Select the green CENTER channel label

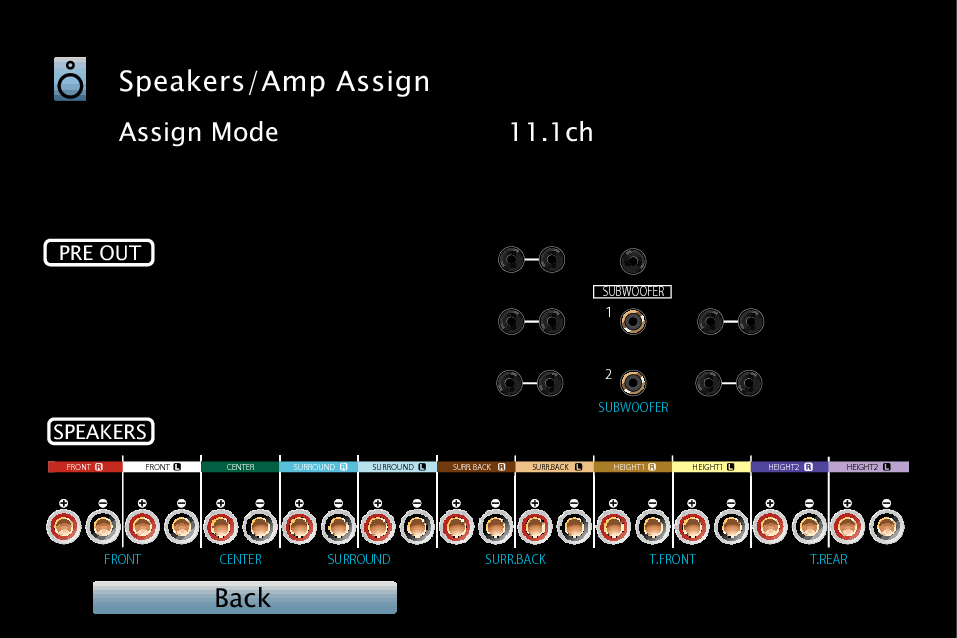point(240,467)
